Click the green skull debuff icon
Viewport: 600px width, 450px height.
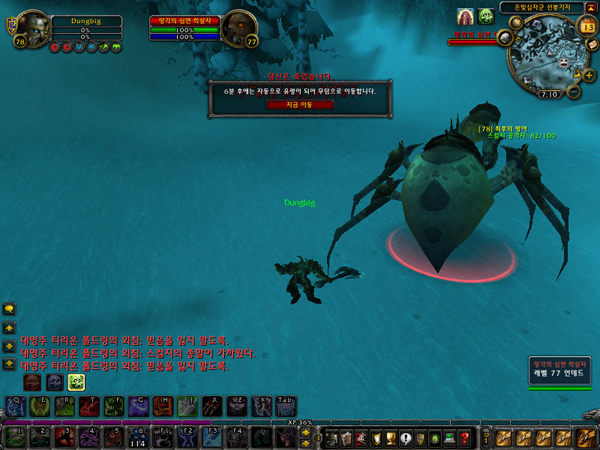(485, 17)
